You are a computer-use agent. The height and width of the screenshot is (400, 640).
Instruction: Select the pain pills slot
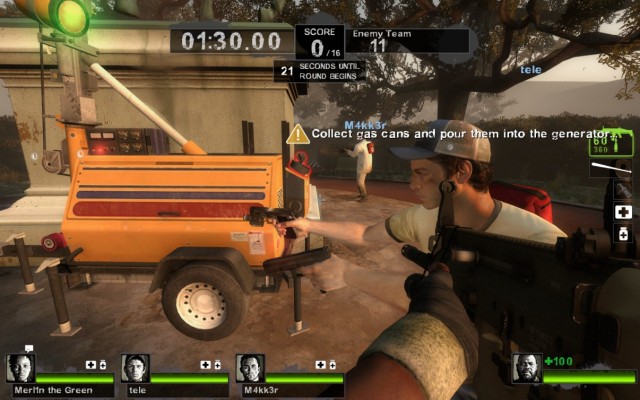tap(623, 234)
